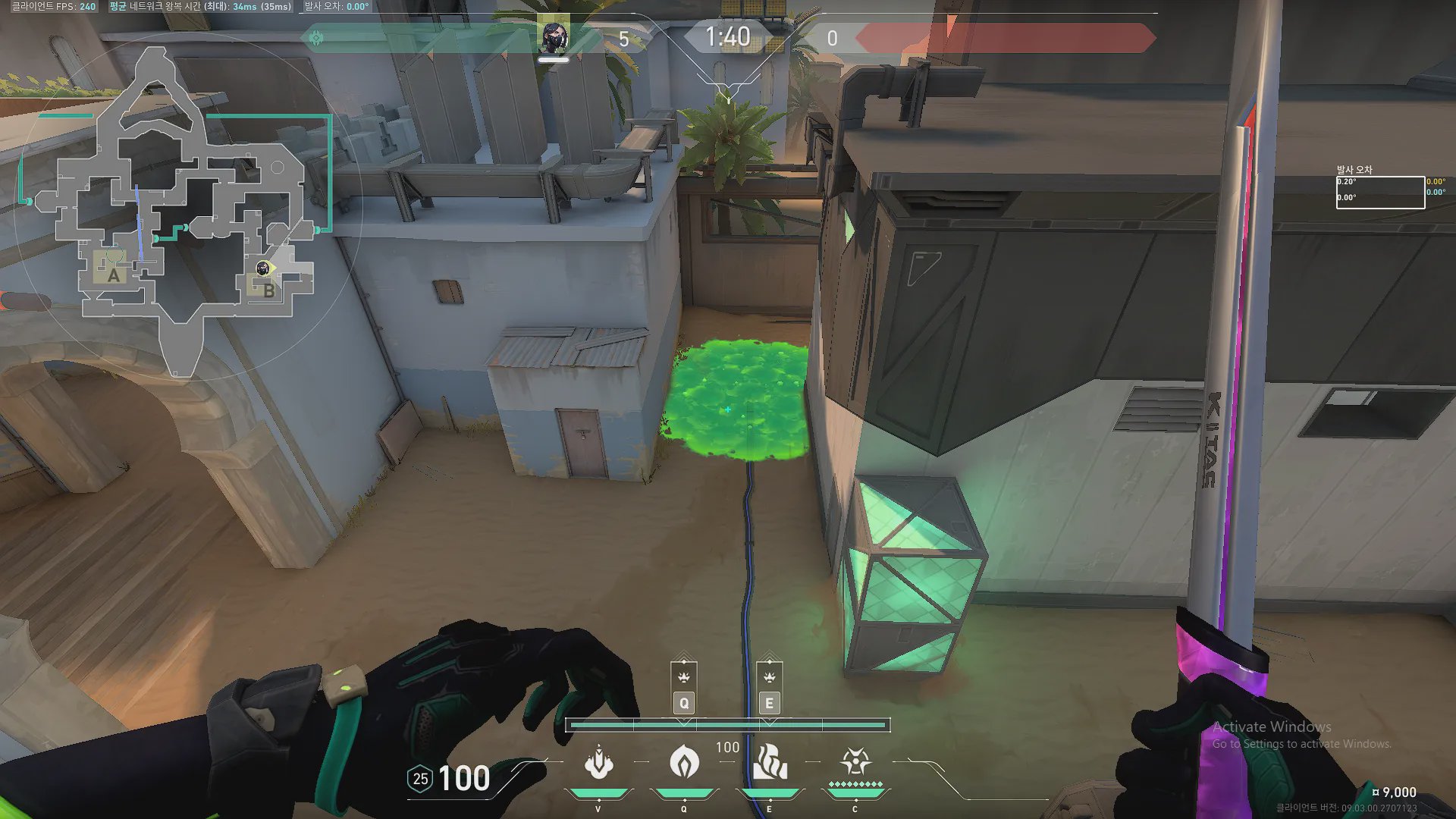The height and width of the screenshot is (819, 1456).
Task: Click the Viper agent portrait in top bar
Action: 554,36
